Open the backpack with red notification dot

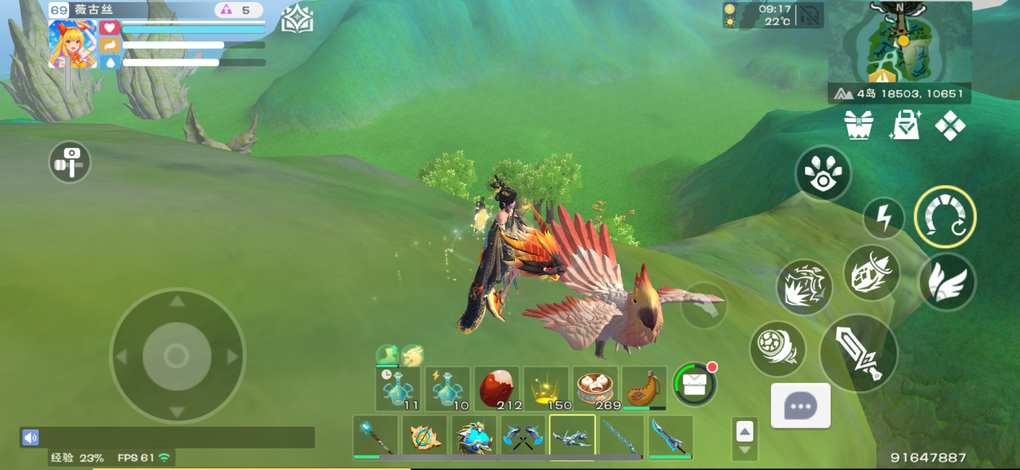tap(692, 383)
